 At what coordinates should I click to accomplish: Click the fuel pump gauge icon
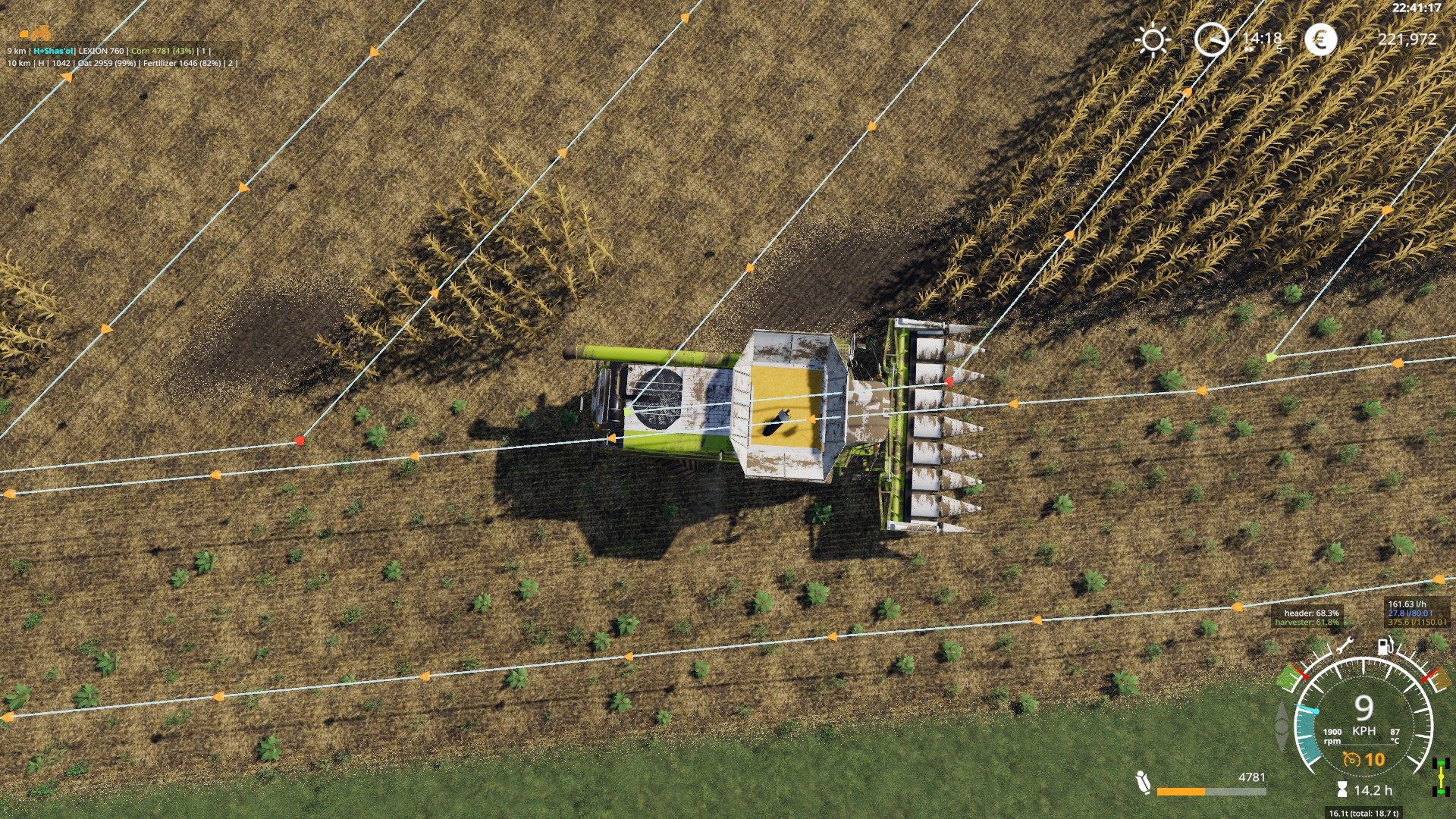pos(1385,646)
